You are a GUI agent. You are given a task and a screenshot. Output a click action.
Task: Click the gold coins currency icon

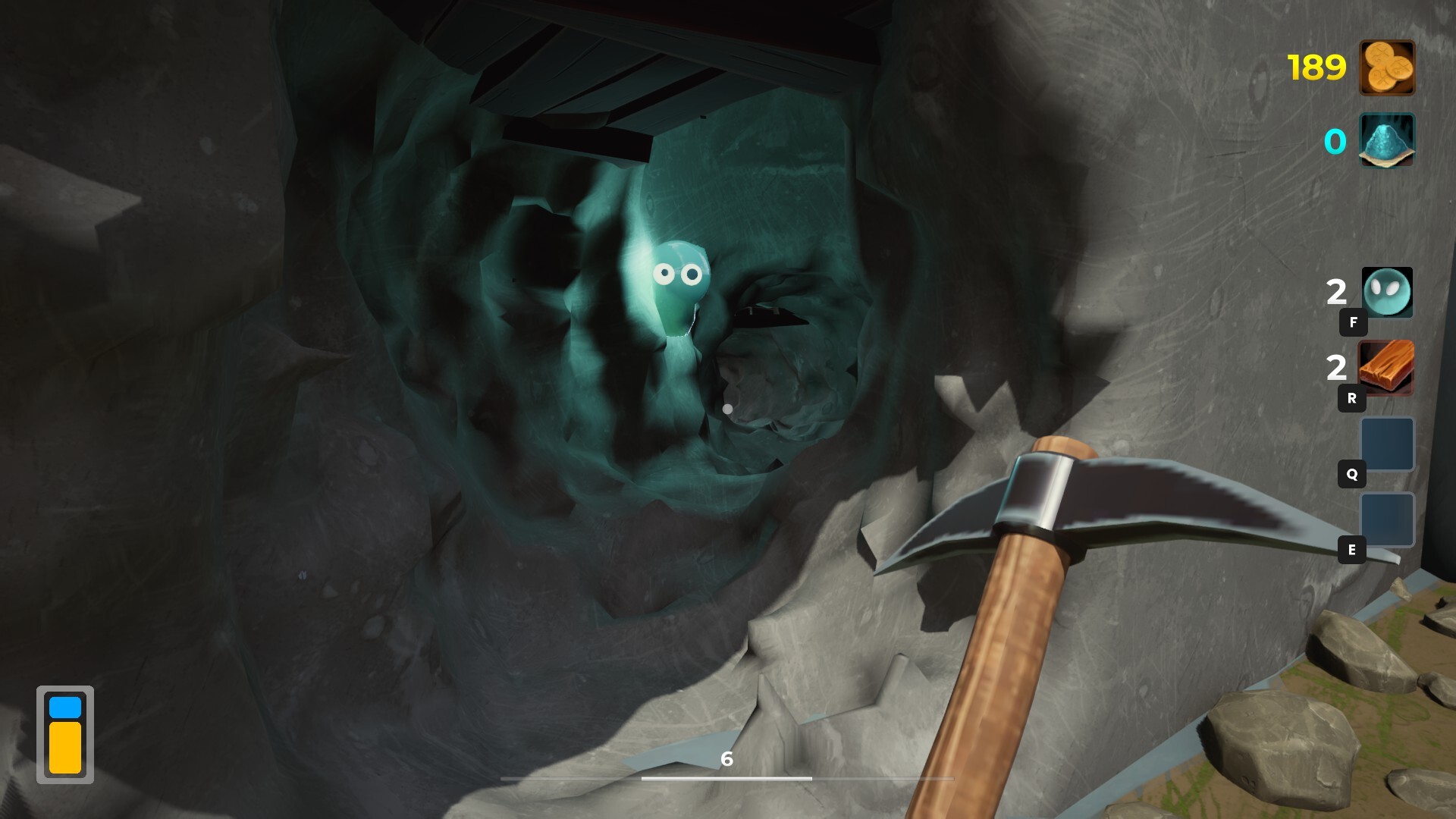(1387, 68)
